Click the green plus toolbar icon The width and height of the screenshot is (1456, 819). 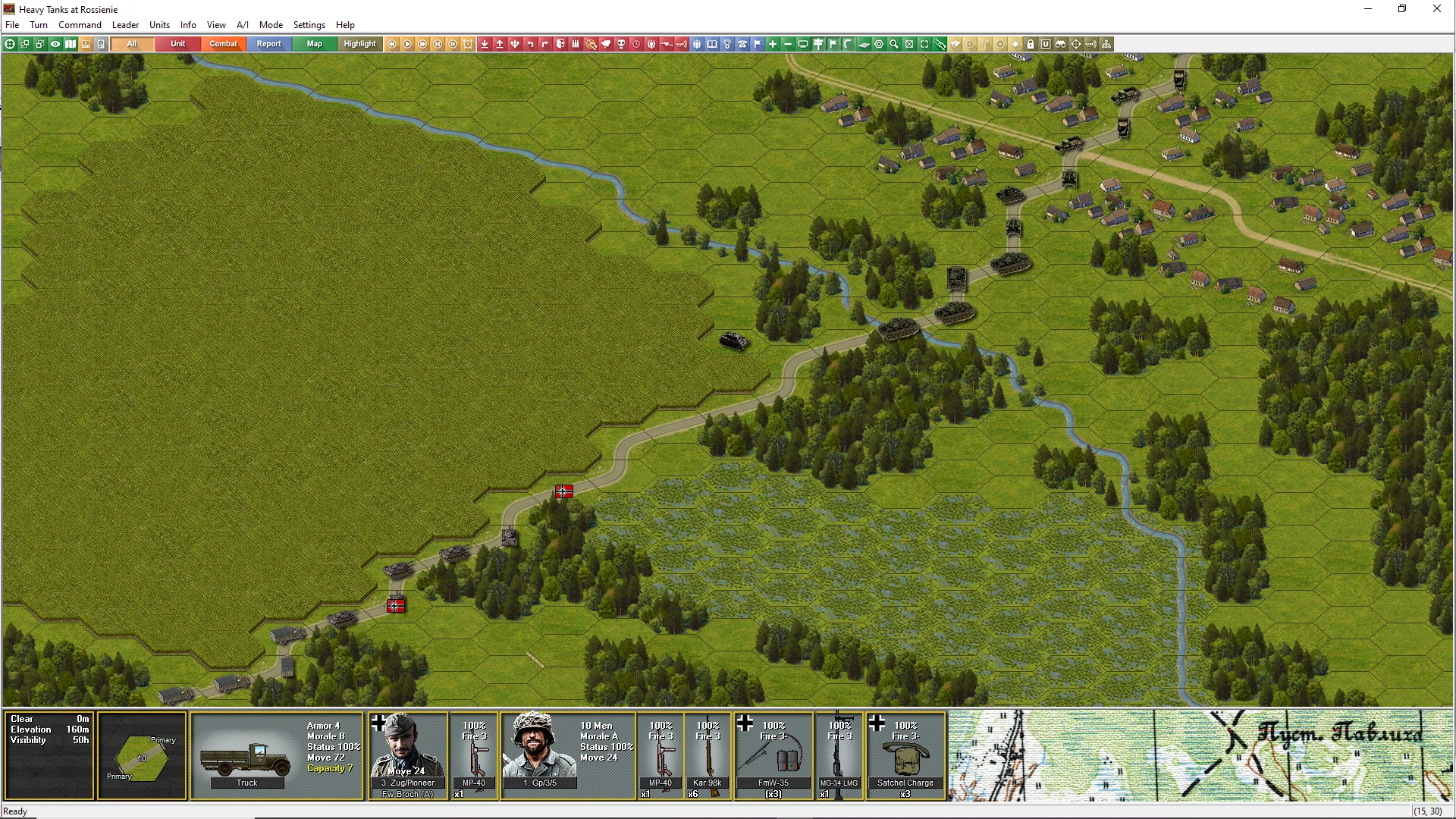pyautogui.click(x=773, y=44)
